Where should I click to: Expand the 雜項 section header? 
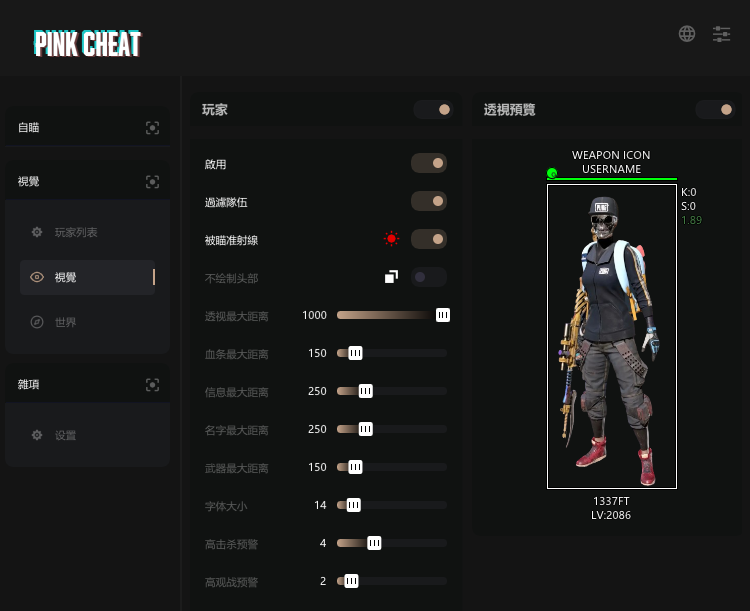click(86, 384)
